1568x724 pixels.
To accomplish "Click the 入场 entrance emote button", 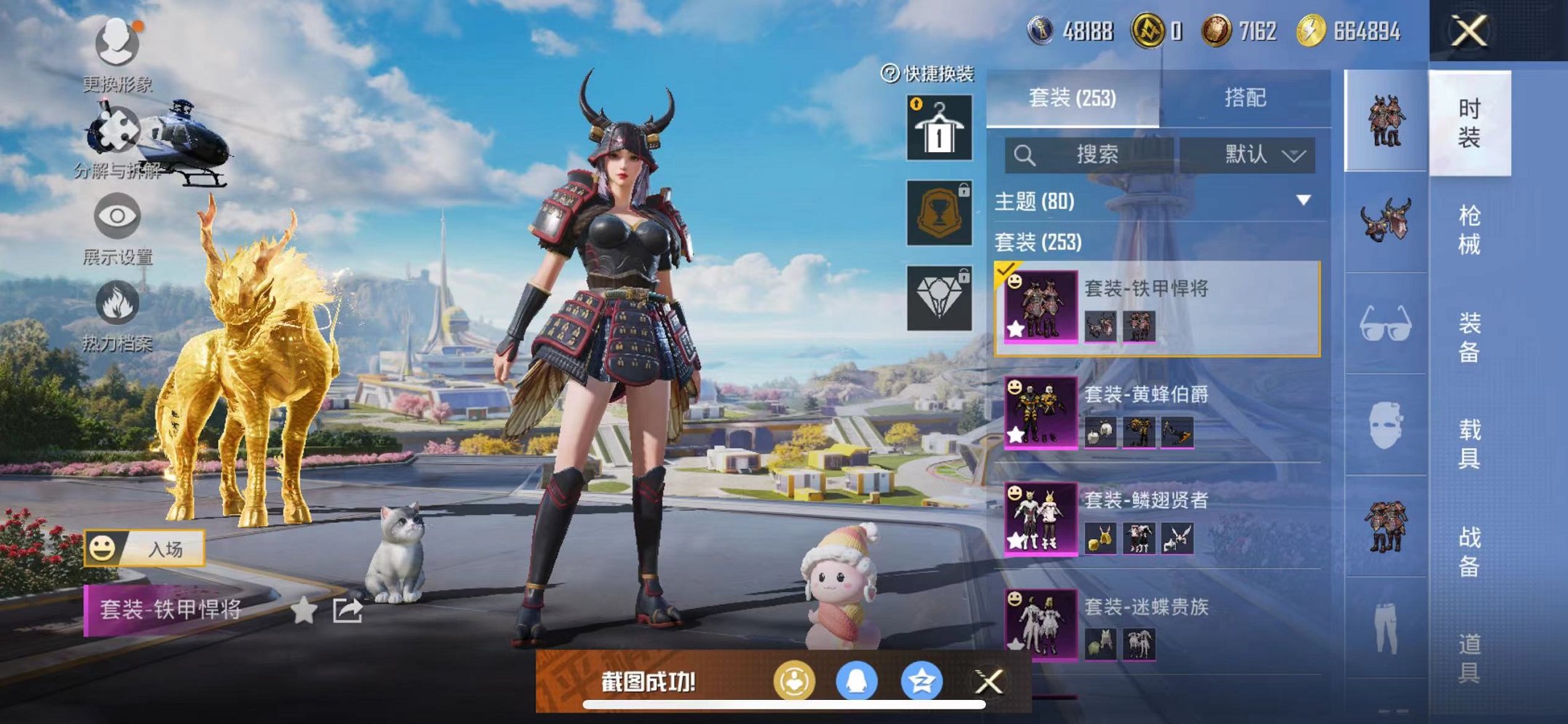I will tap(145, 548).
